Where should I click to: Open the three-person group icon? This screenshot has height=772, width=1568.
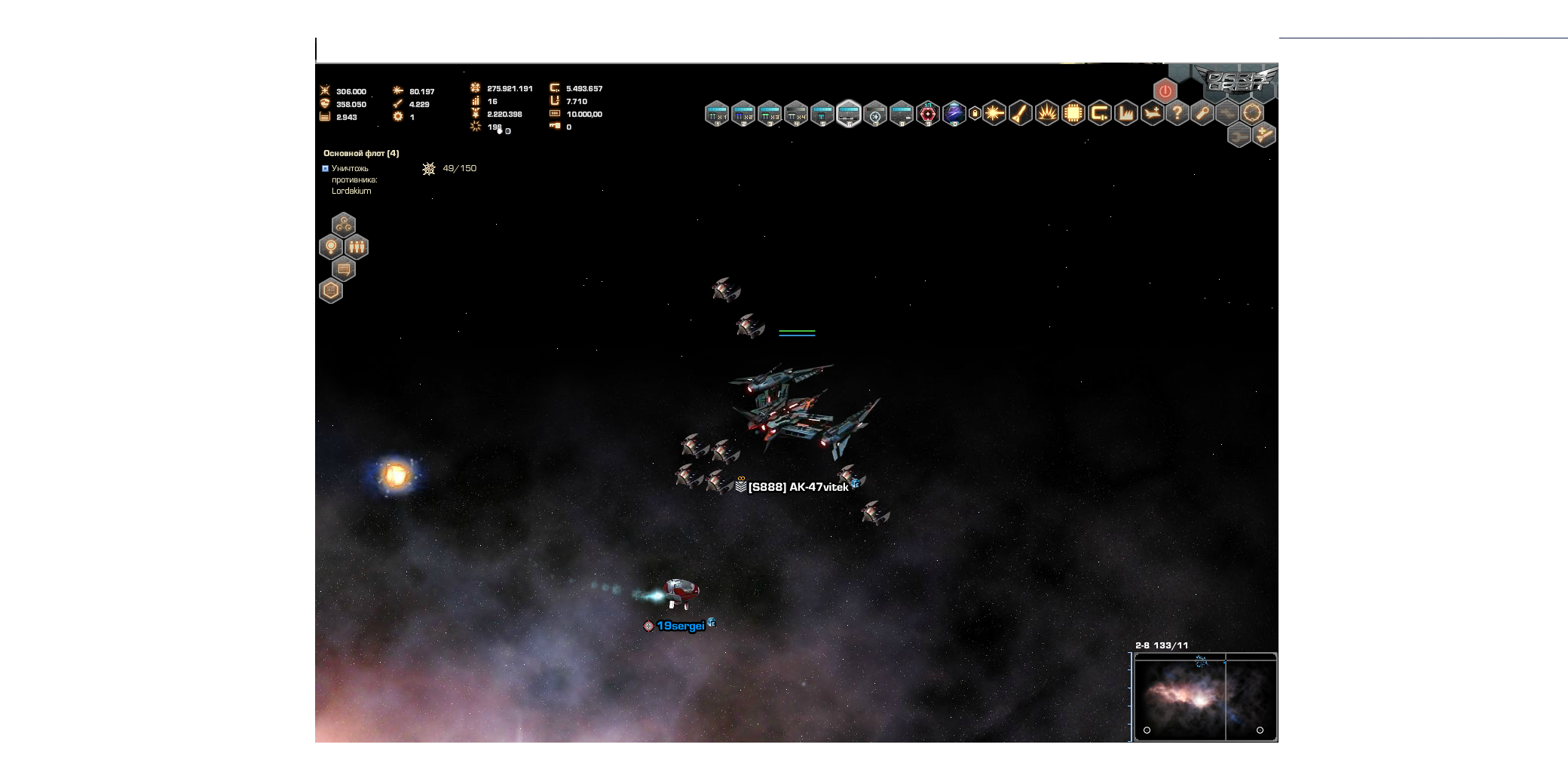(x=357, y=247)
